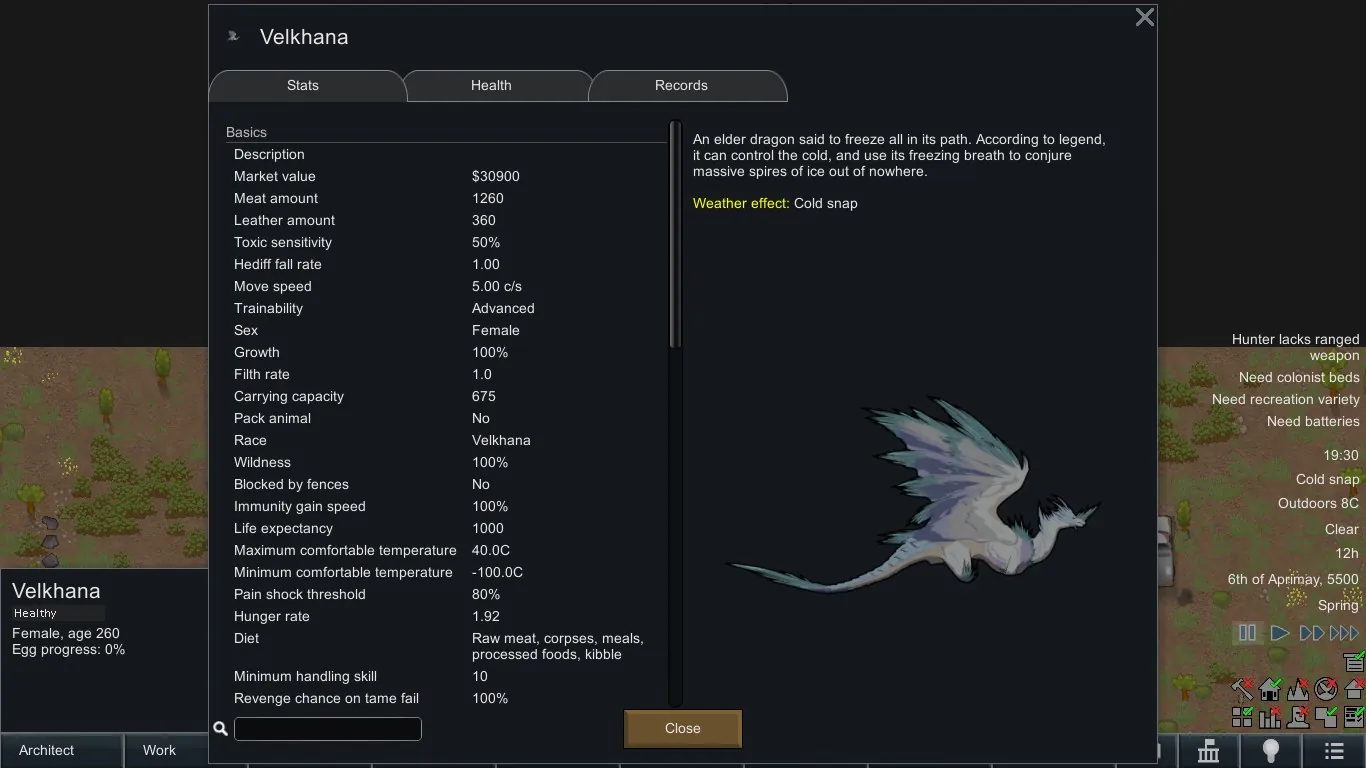This screenshot has height=768, width=1366.
Task: Switch to the Health tab
Action: point(491,86)
